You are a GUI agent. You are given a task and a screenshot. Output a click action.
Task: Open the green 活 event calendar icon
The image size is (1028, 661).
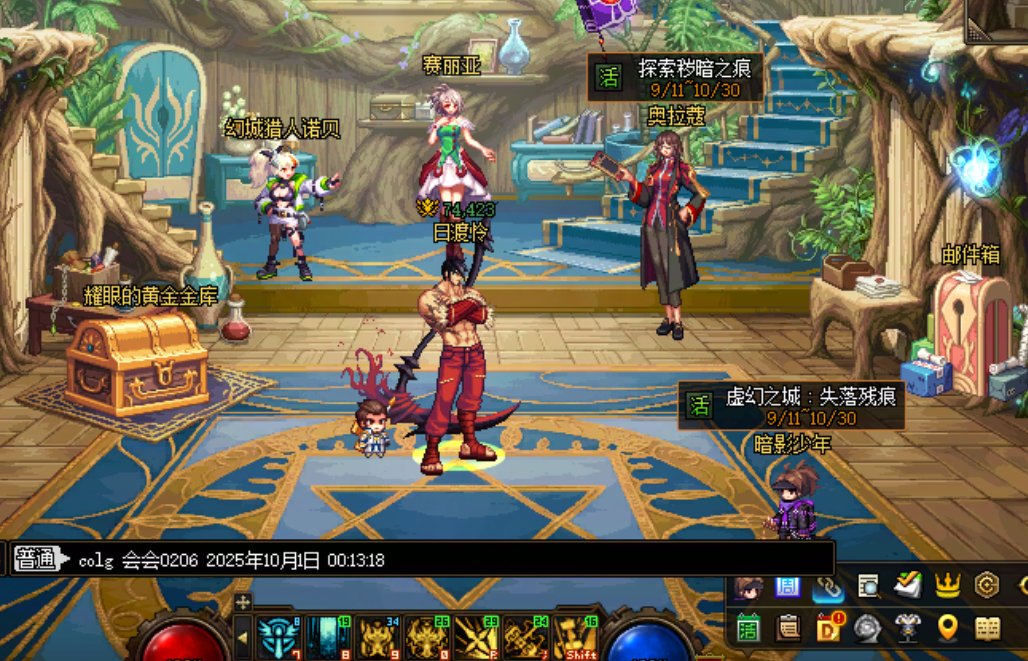[x=749, y=628]
